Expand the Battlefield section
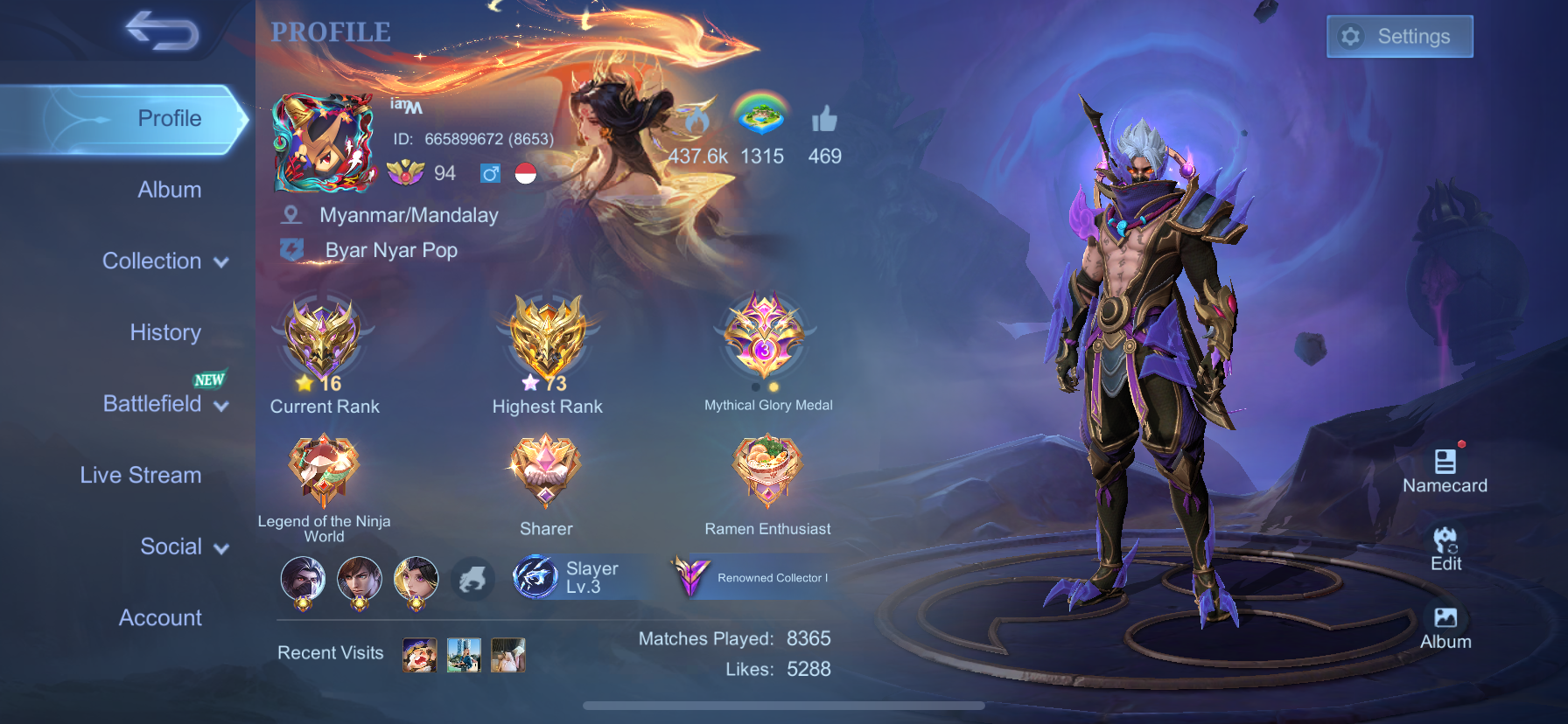The height and width of the screenshot is (724, 1568). coord(164,404)
